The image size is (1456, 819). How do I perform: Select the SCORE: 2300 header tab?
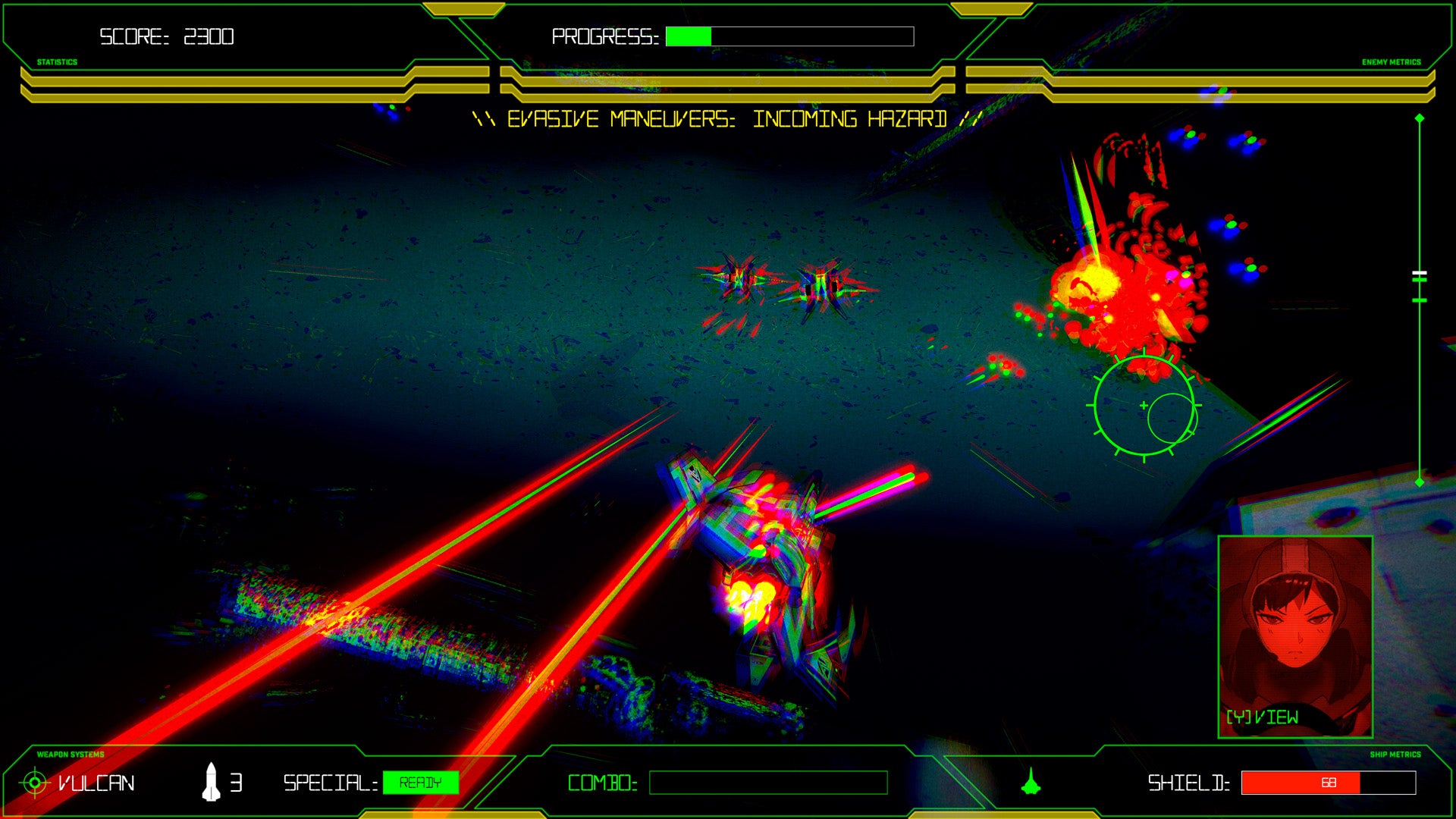[x=165, y=34]
